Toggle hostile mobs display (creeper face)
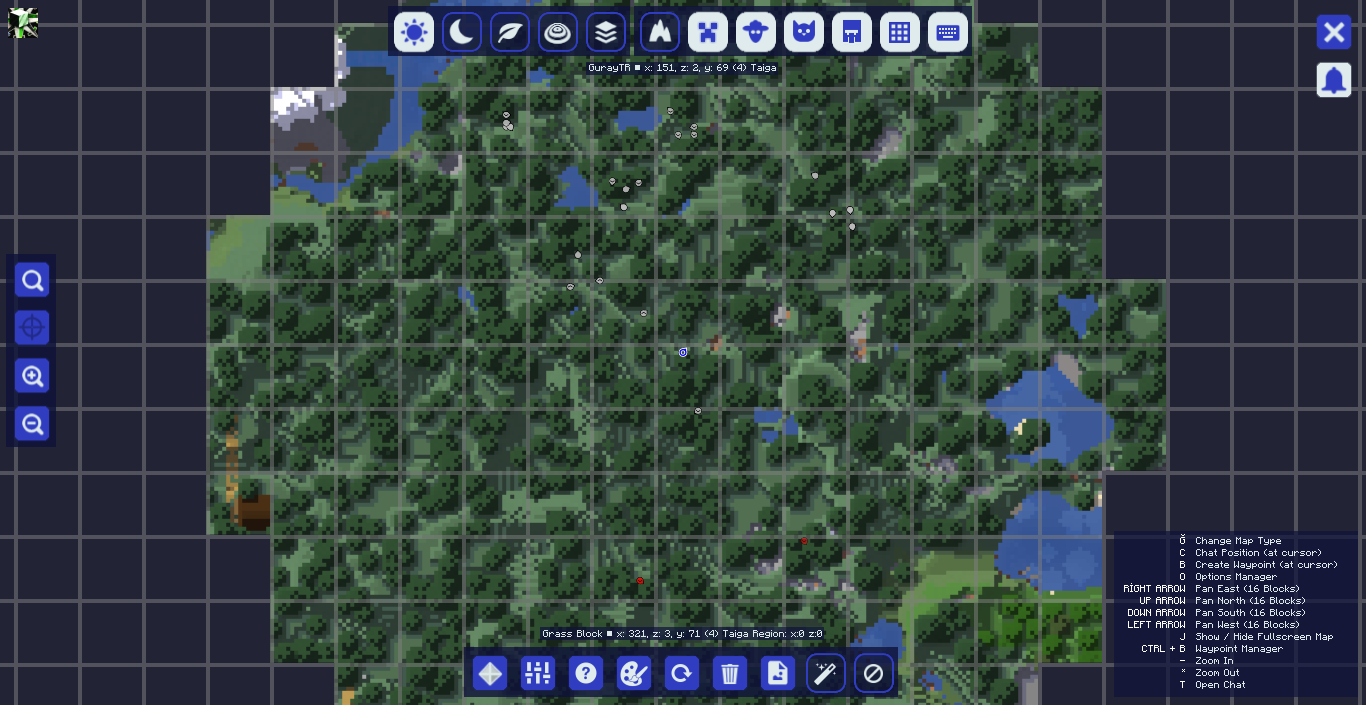Image resolution: width=1366 pixels, height=705 pixels. 707,32
